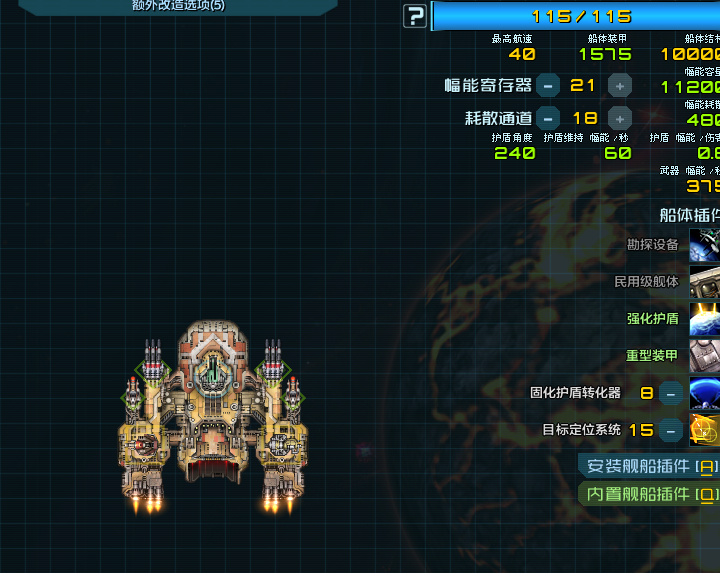Open the question mark help button

click(x=415, y=16)
